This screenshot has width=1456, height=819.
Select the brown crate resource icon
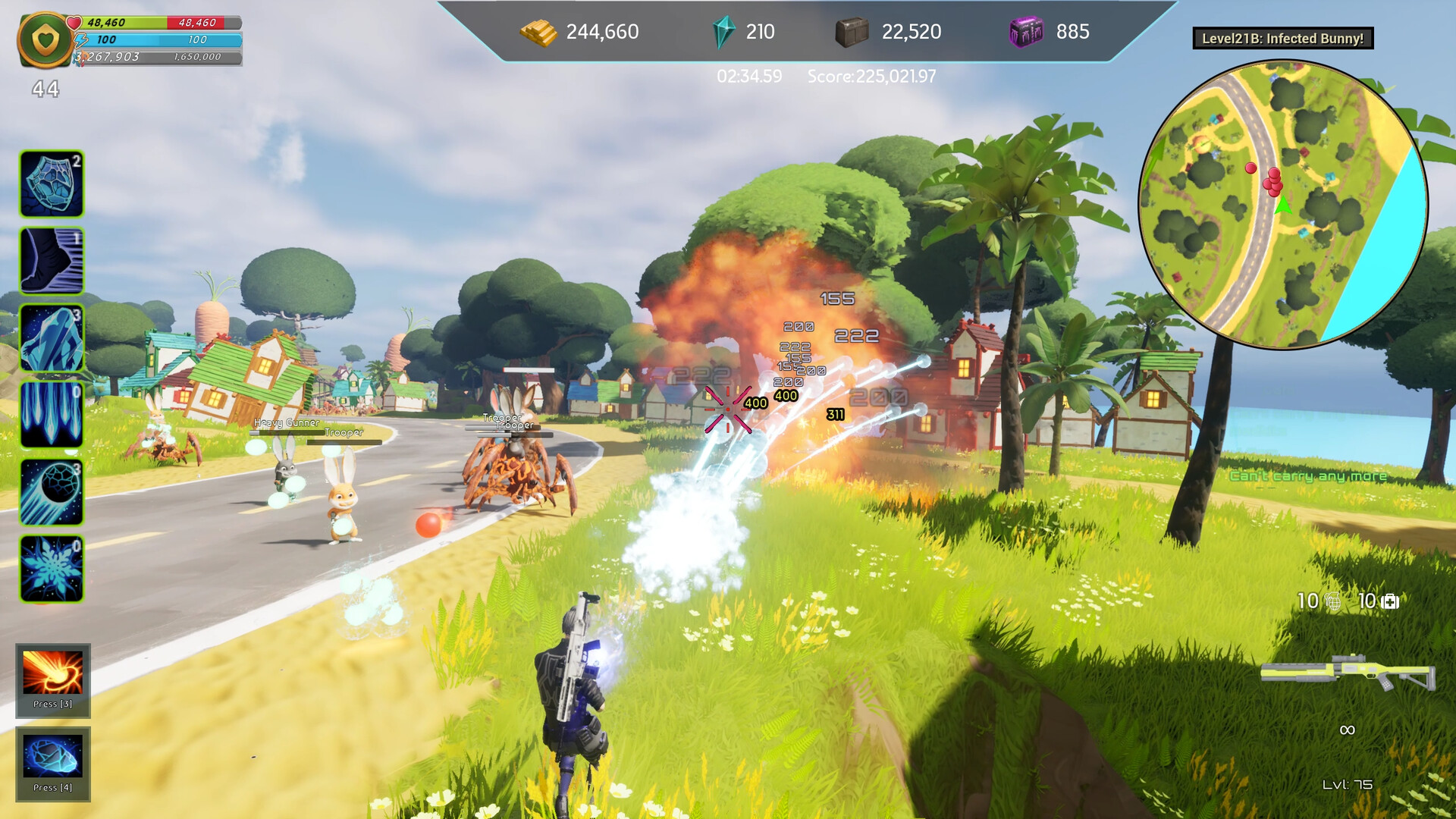coord(851,33)
